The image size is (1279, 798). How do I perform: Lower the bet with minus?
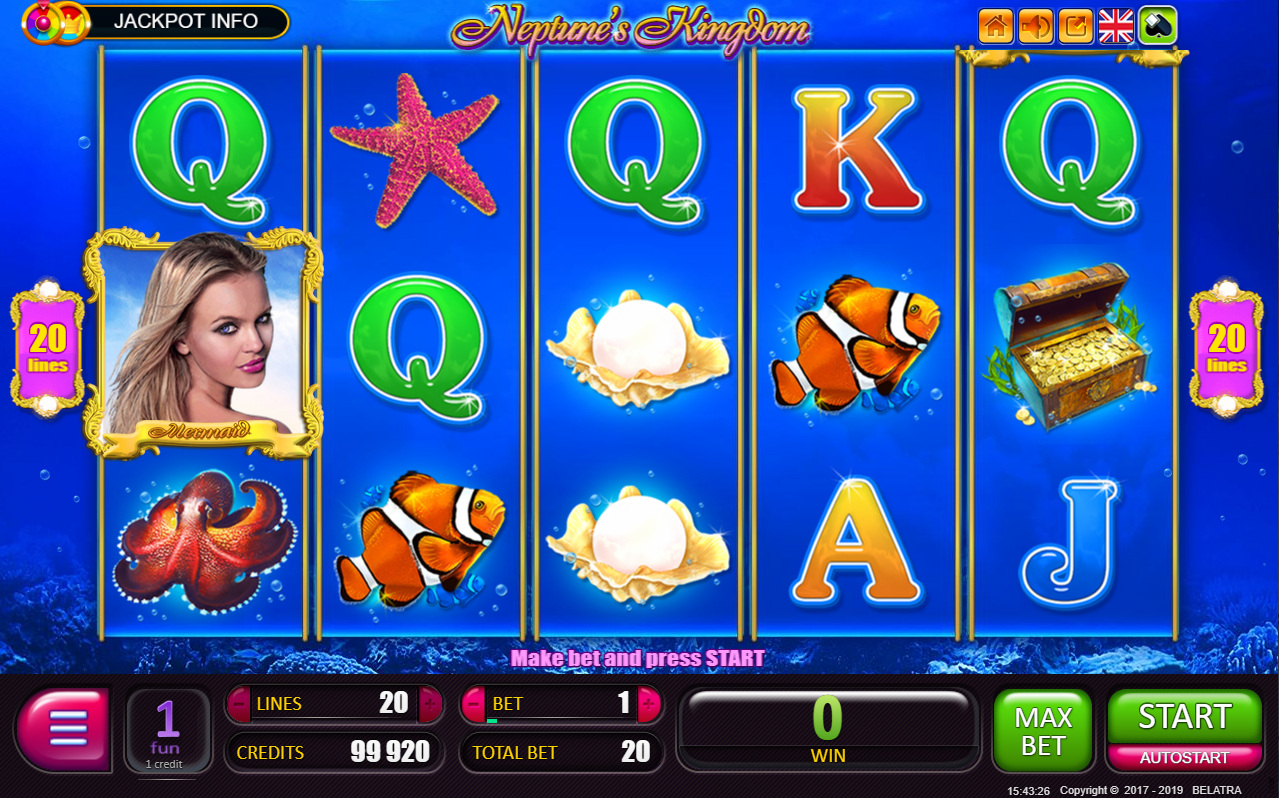(474, 704)
